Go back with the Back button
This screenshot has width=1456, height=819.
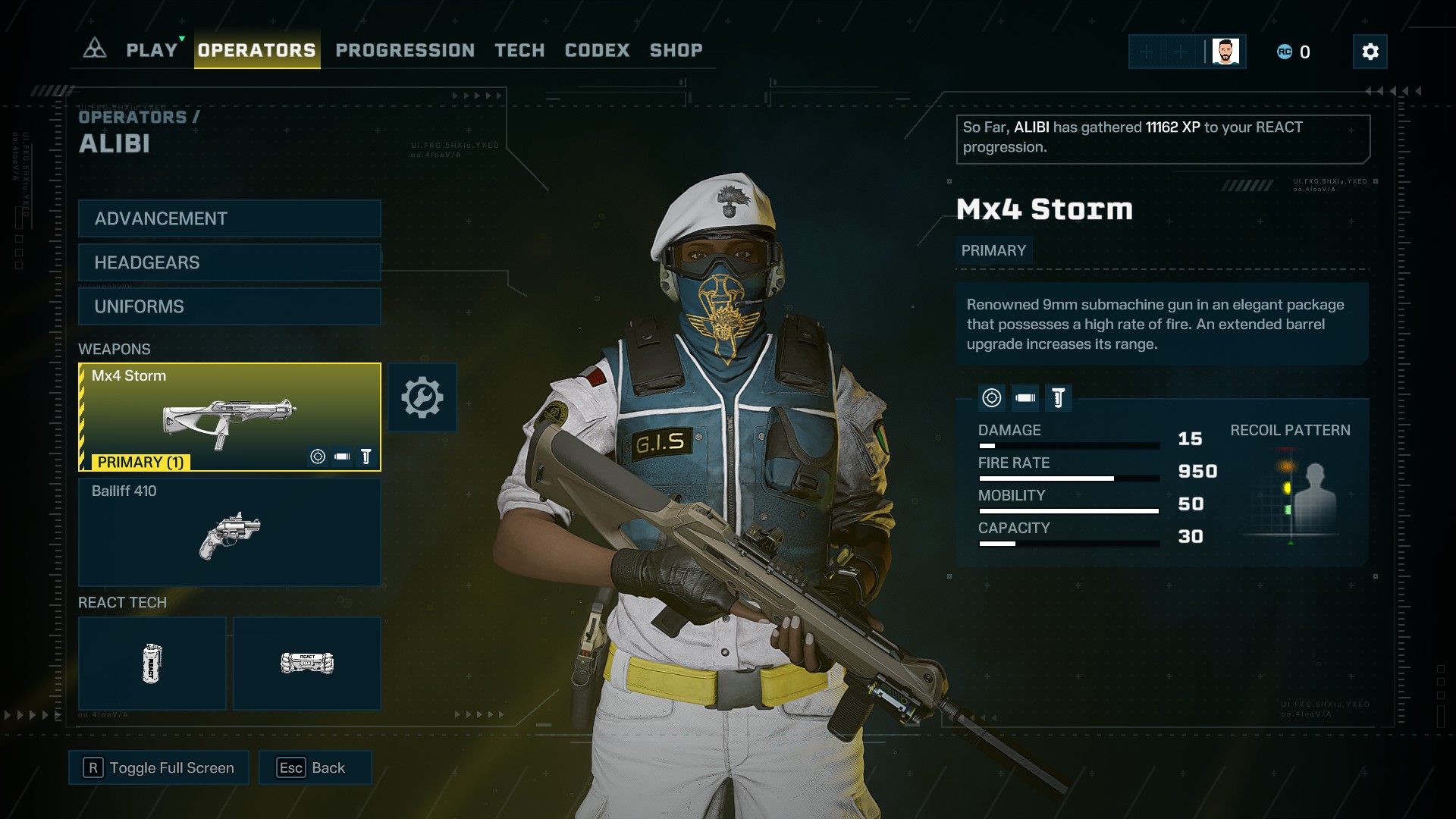pyautogui.click(x=315, y=767)
